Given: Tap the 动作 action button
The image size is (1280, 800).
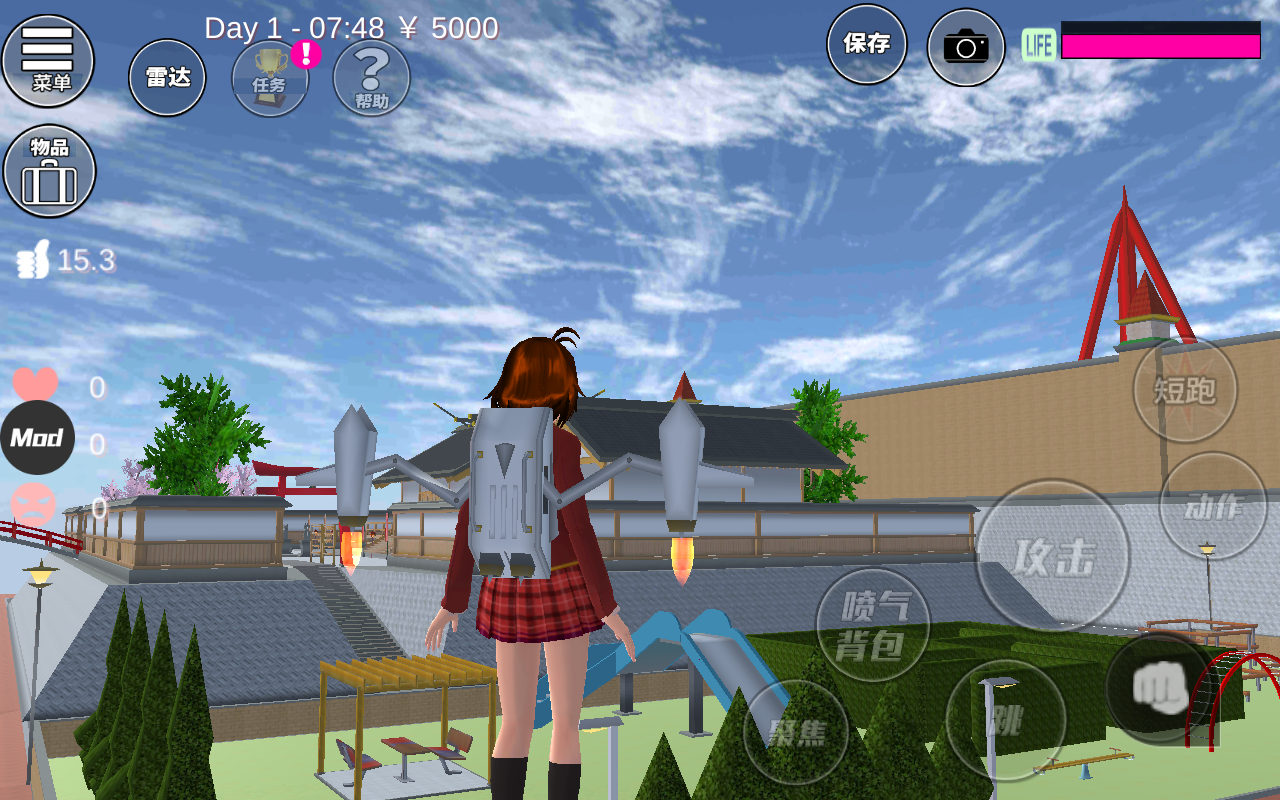Looking at the screenshot, I should tap(1213, 506).
